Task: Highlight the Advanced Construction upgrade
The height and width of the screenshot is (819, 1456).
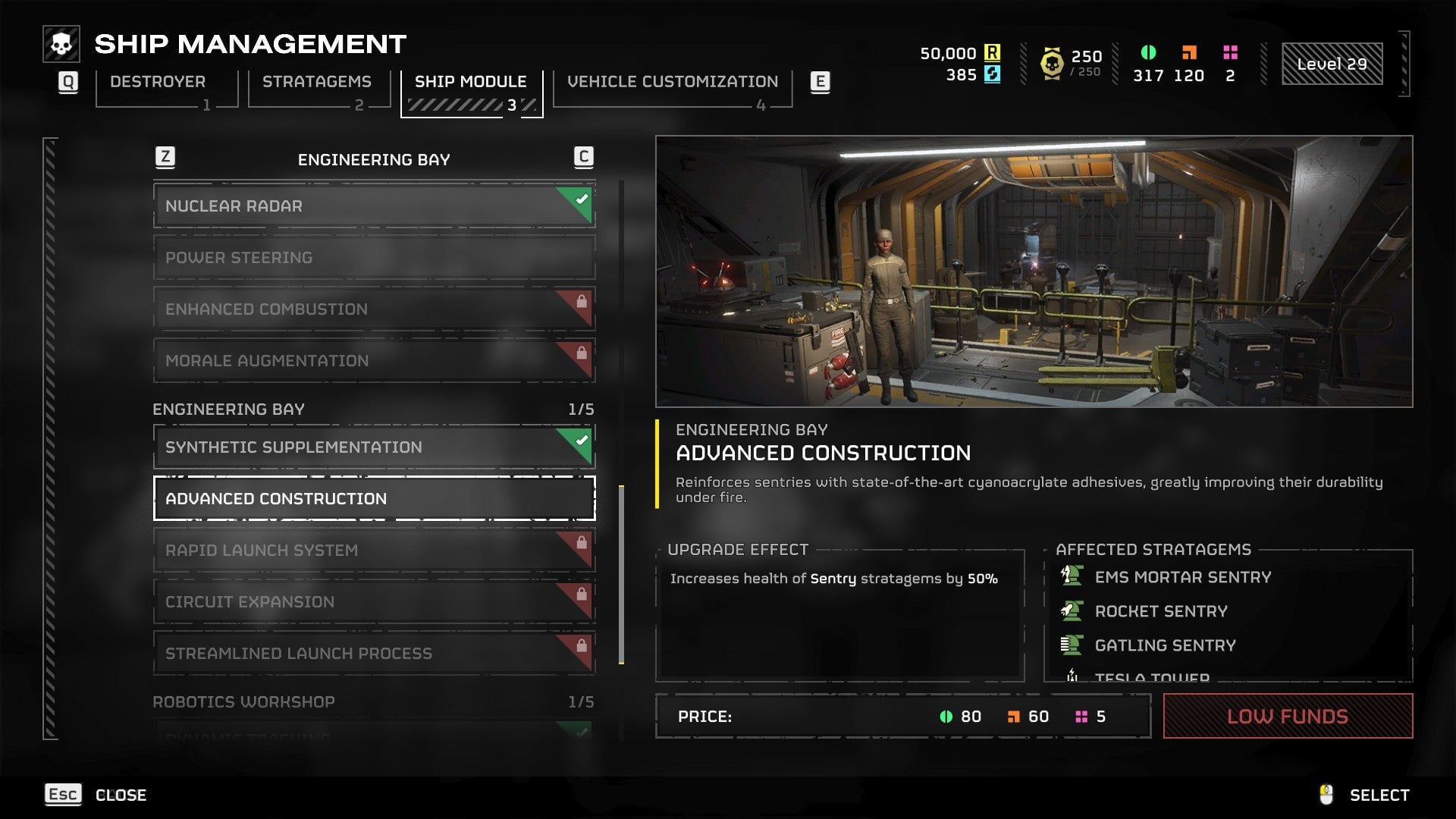Action: [374, 499]
